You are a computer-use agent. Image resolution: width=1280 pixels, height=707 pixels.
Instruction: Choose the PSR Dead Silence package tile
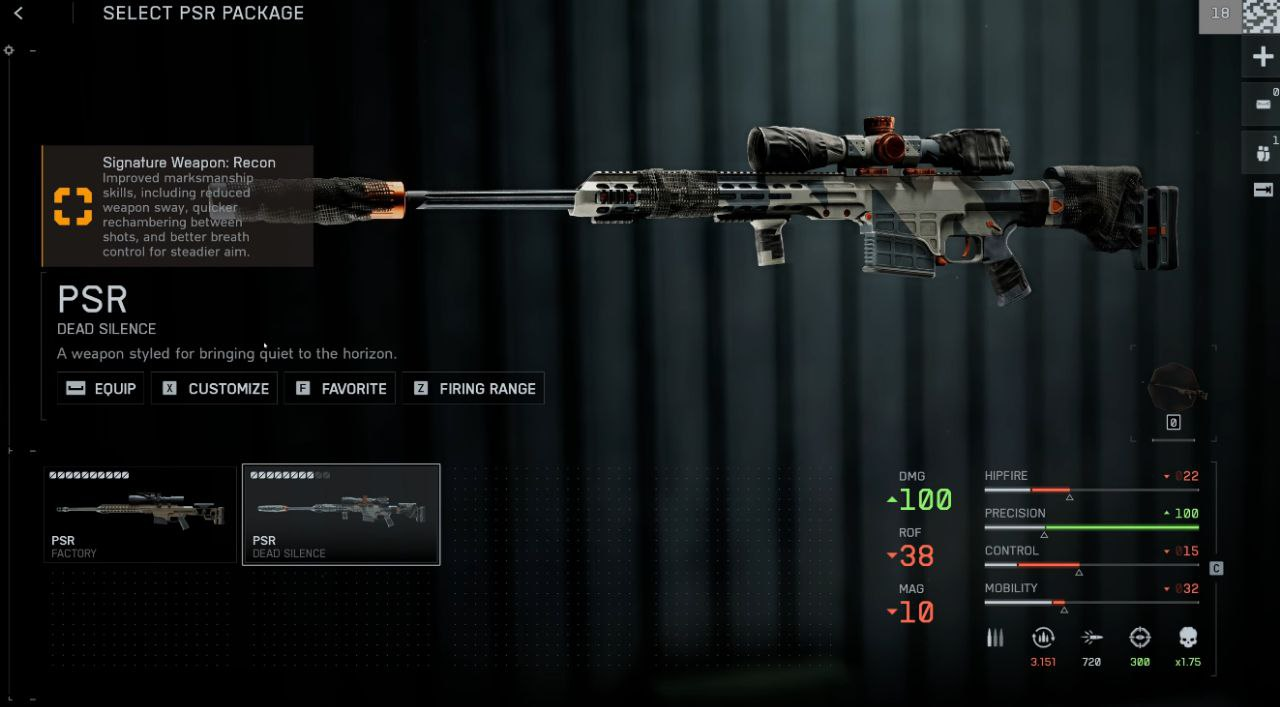(x=341, y=514)
